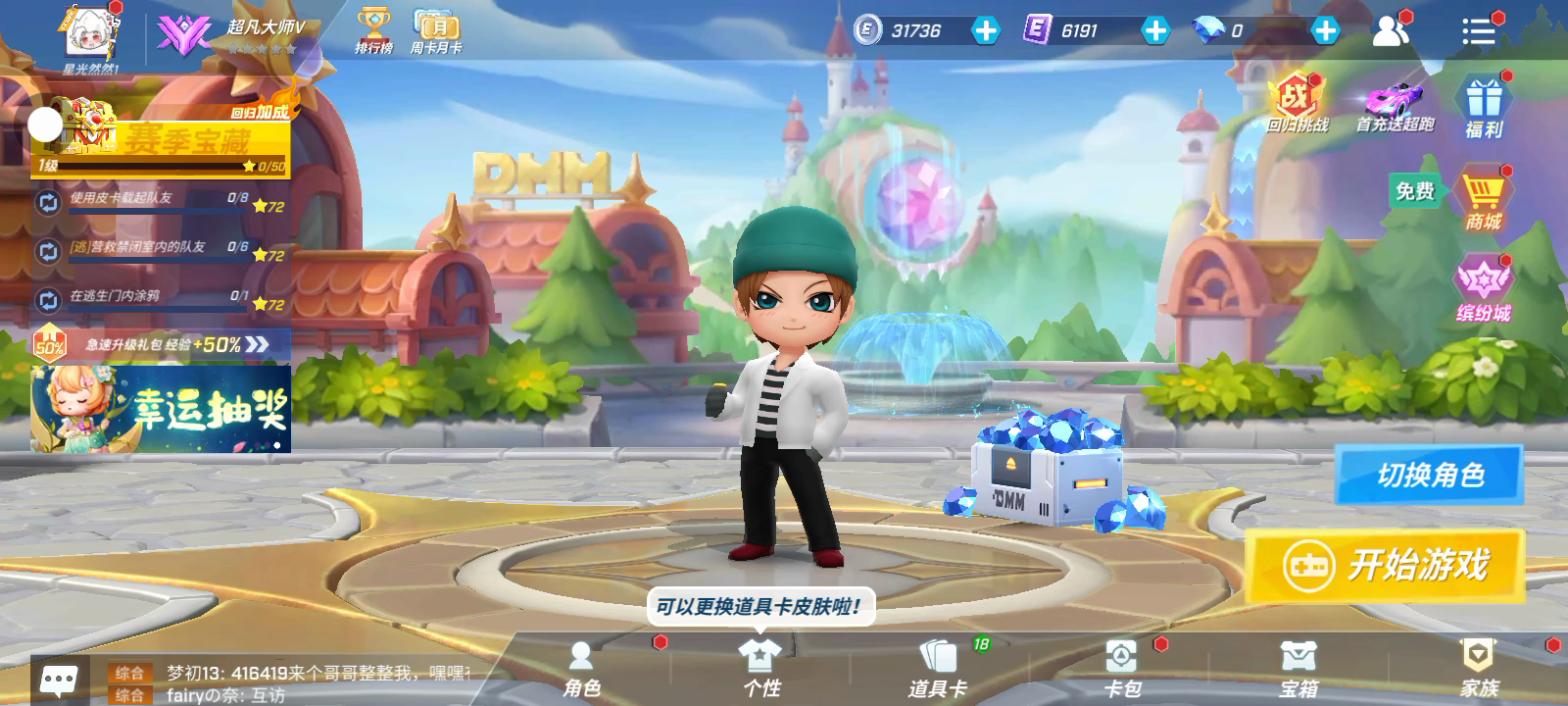Switch to the 道具卡 item card tab
Image resolution: width=1568 pixels, height=706 pixels.
click(938, 670)
